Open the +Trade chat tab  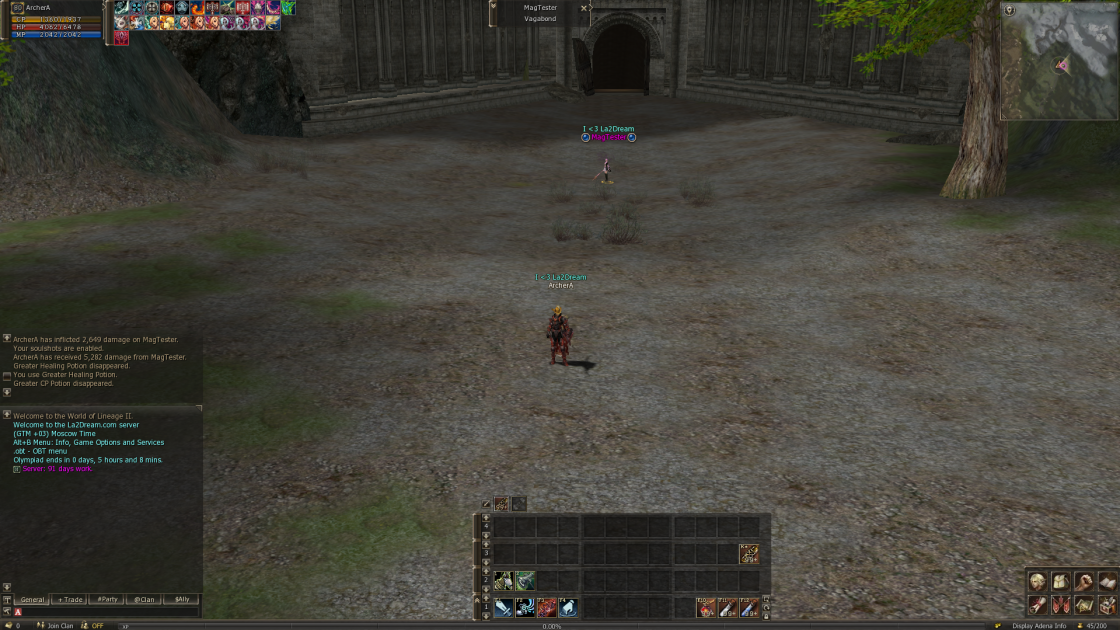pyautogui.click(x=70, y=600)
